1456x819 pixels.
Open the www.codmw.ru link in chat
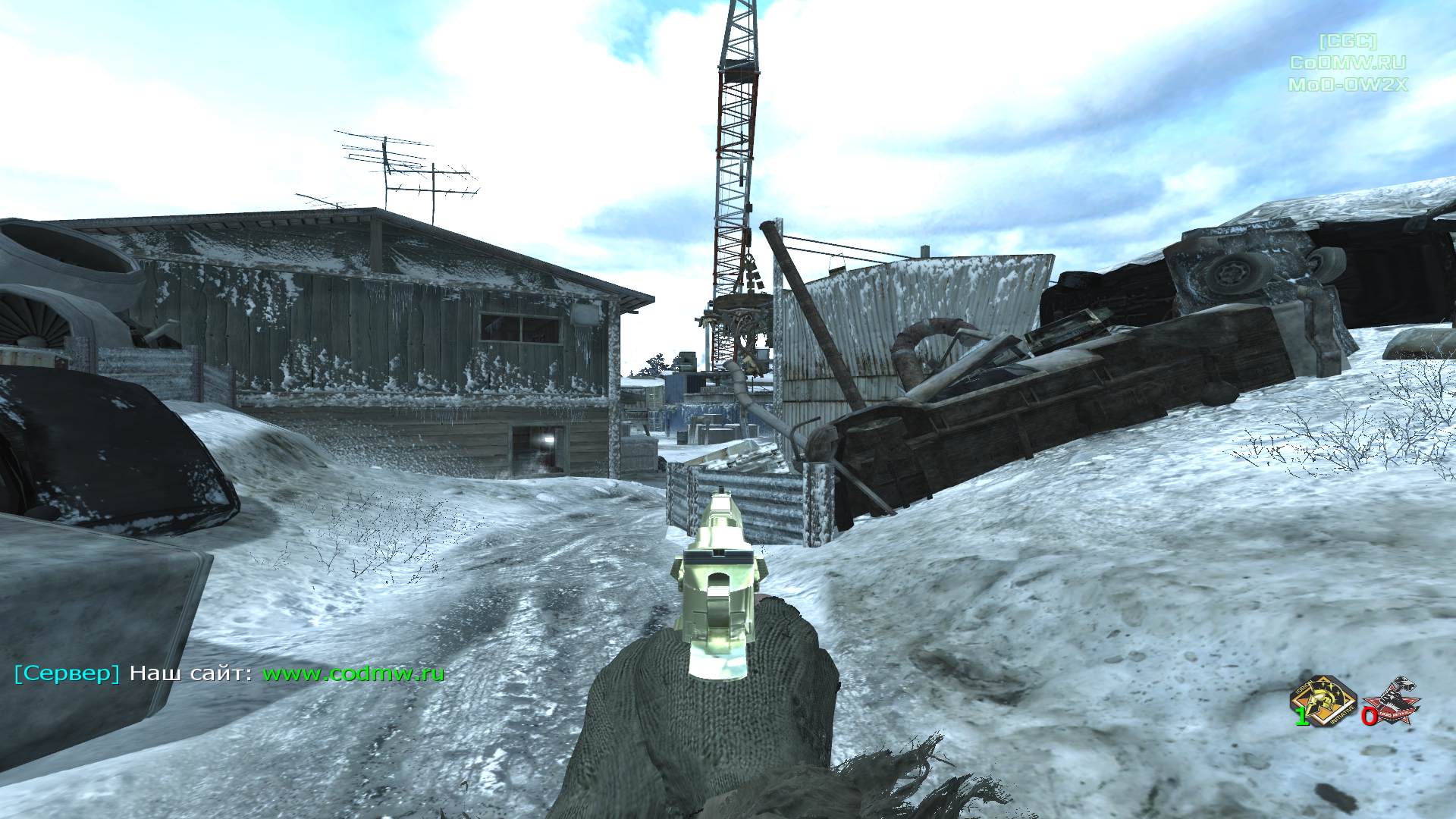(x=353, y=673)
